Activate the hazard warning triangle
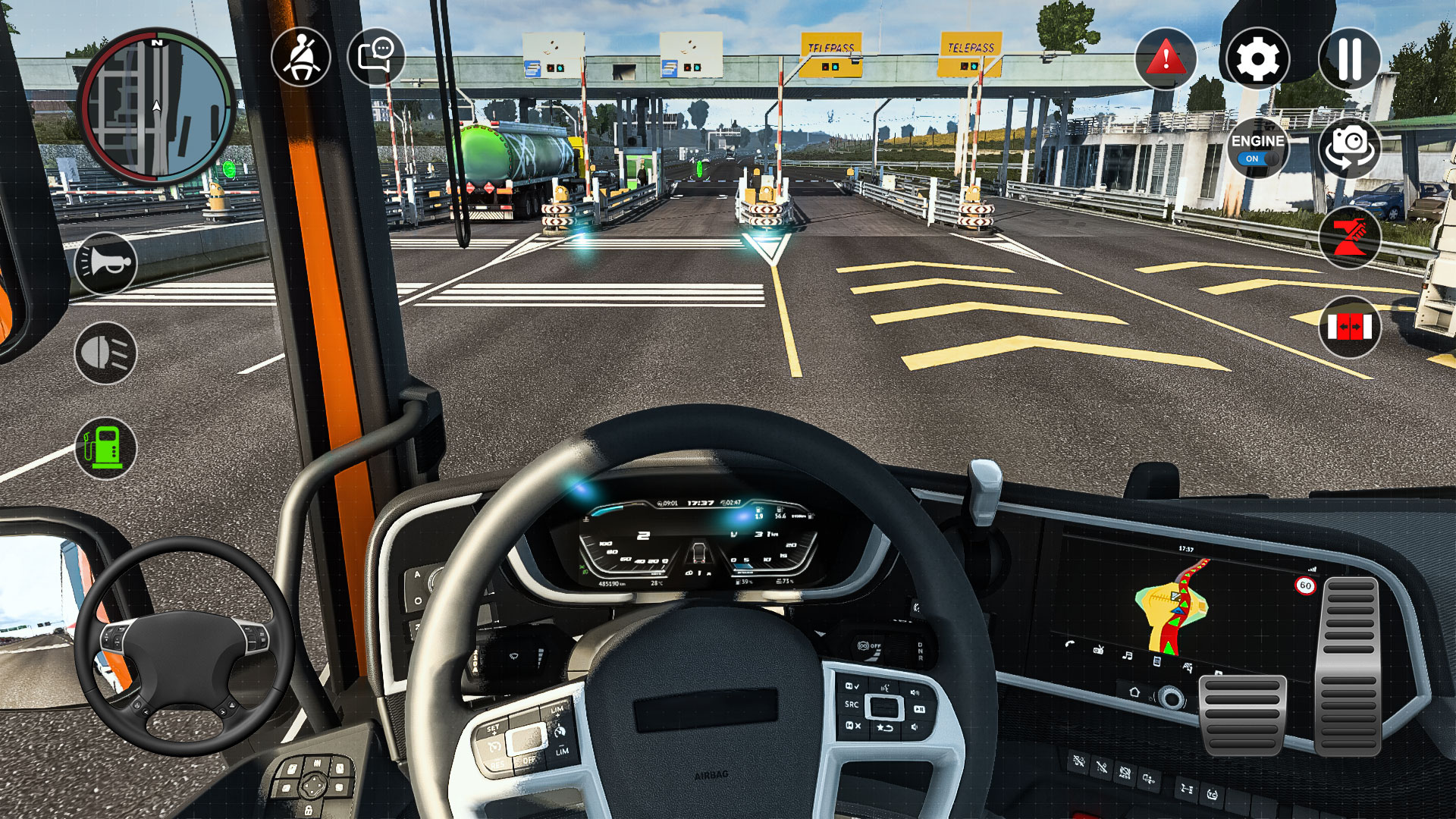The height and width of the screenshot is (819, 1456). [x=1166, y=58]
